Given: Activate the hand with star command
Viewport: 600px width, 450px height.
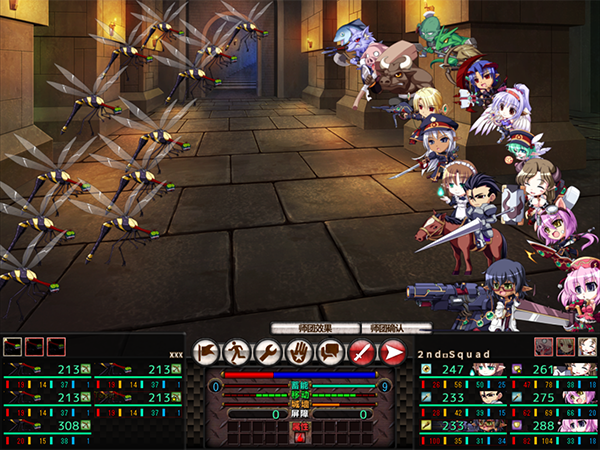Looking at the screenshot, I should 298,351.
